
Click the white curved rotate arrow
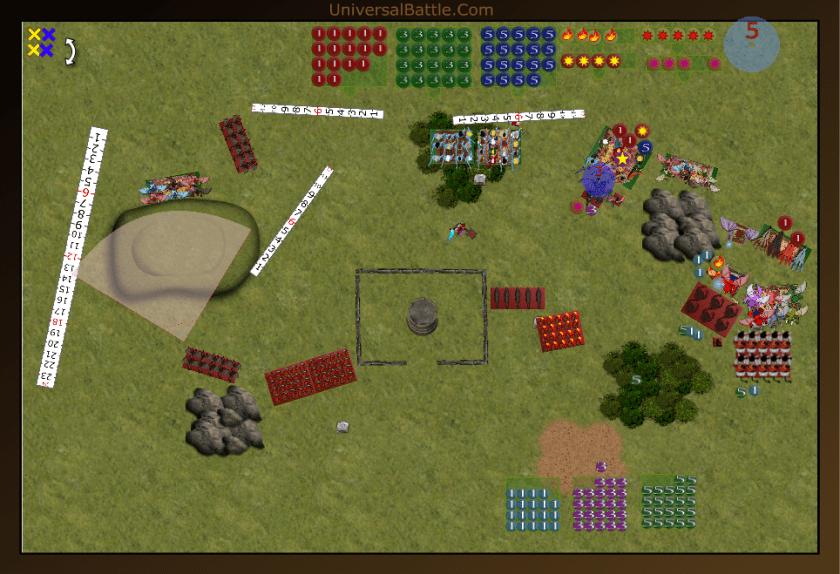[x=71, y=51]
